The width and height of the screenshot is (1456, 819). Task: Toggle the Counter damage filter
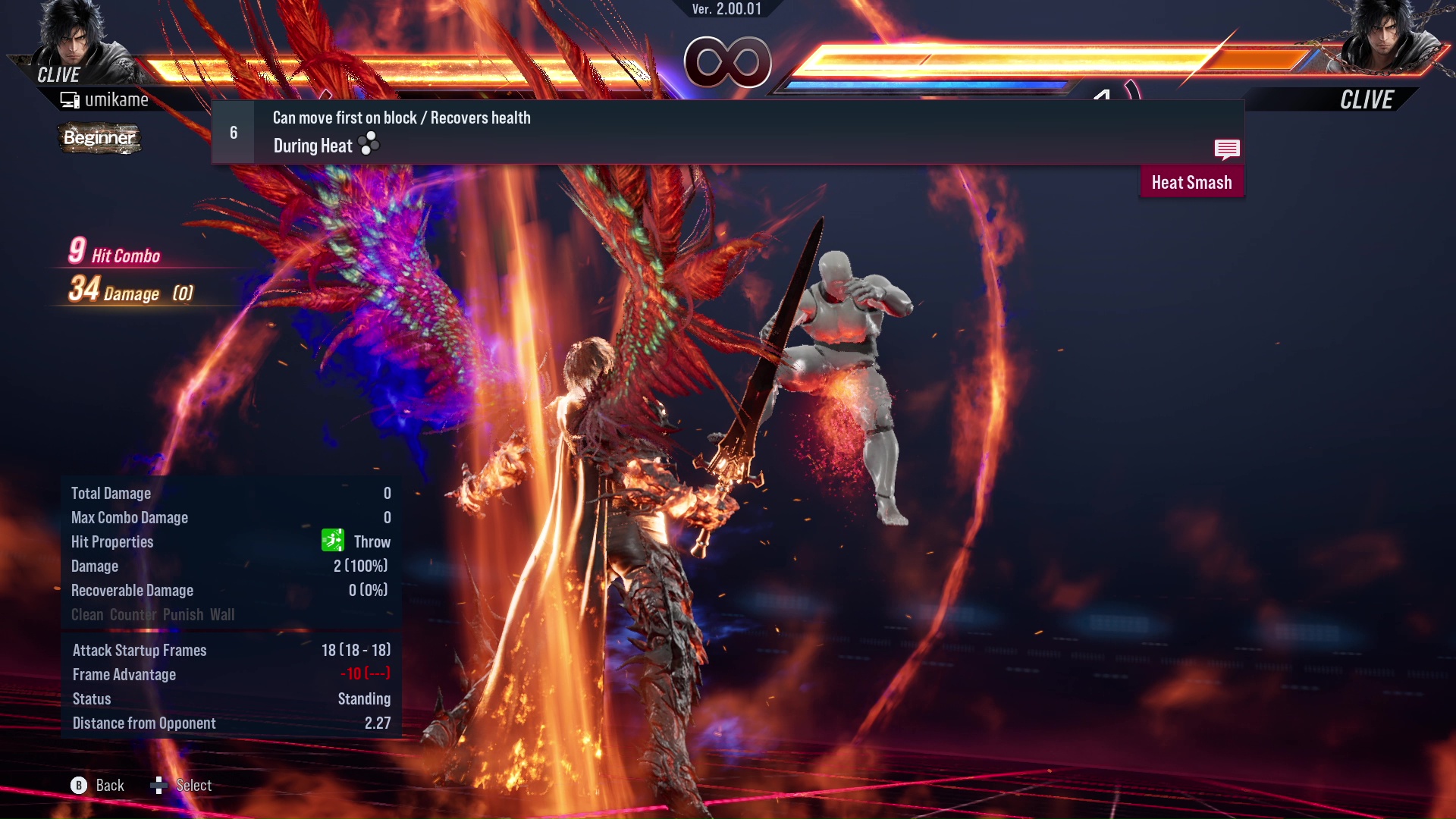[133, 614]
